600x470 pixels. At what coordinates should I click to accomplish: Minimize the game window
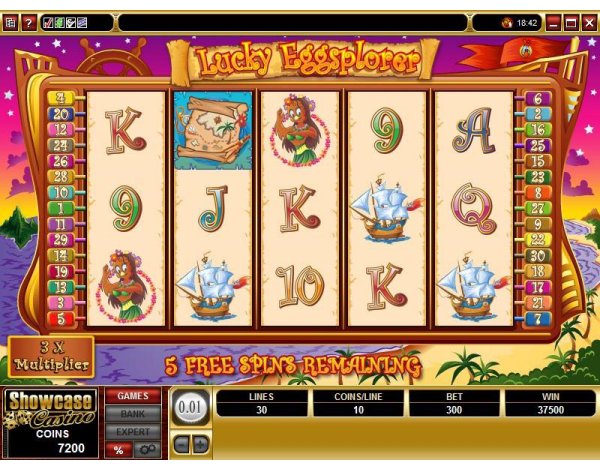[x=553, y=22]
